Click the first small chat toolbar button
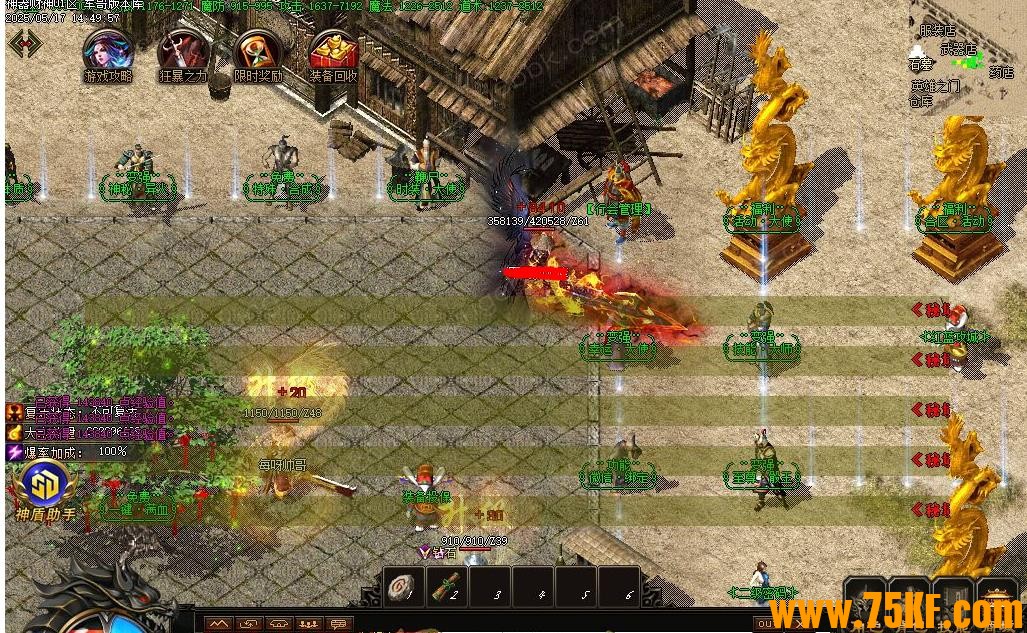The height and width of the screenshot is (633, 1027). pos(219,624)
